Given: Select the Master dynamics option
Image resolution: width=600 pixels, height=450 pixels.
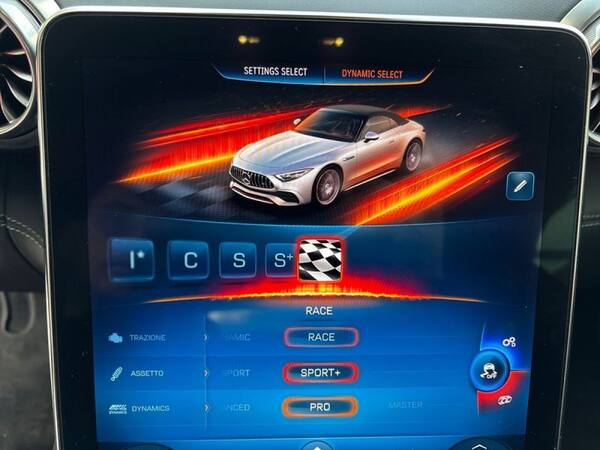Looking at the screenshot, I should [405, 405].
